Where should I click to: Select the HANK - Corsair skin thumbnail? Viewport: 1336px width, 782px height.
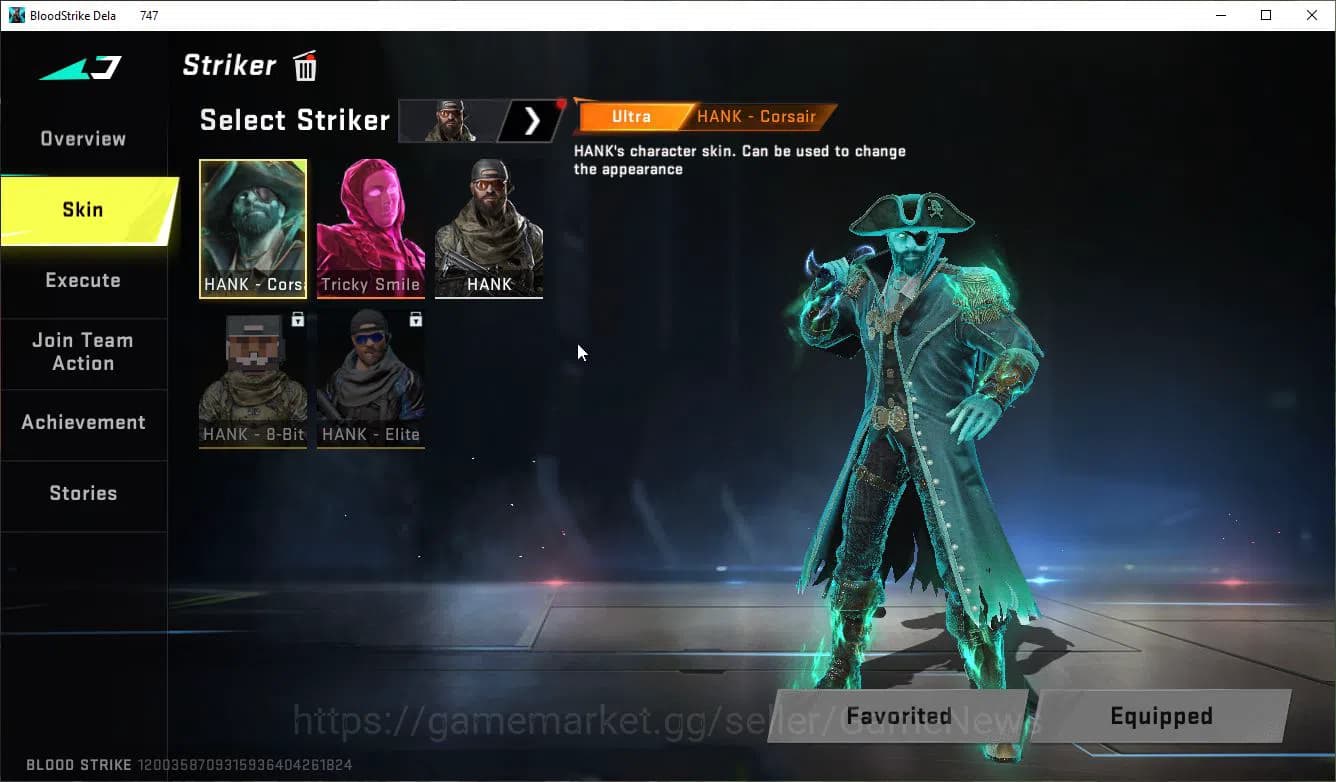(252, 229)
